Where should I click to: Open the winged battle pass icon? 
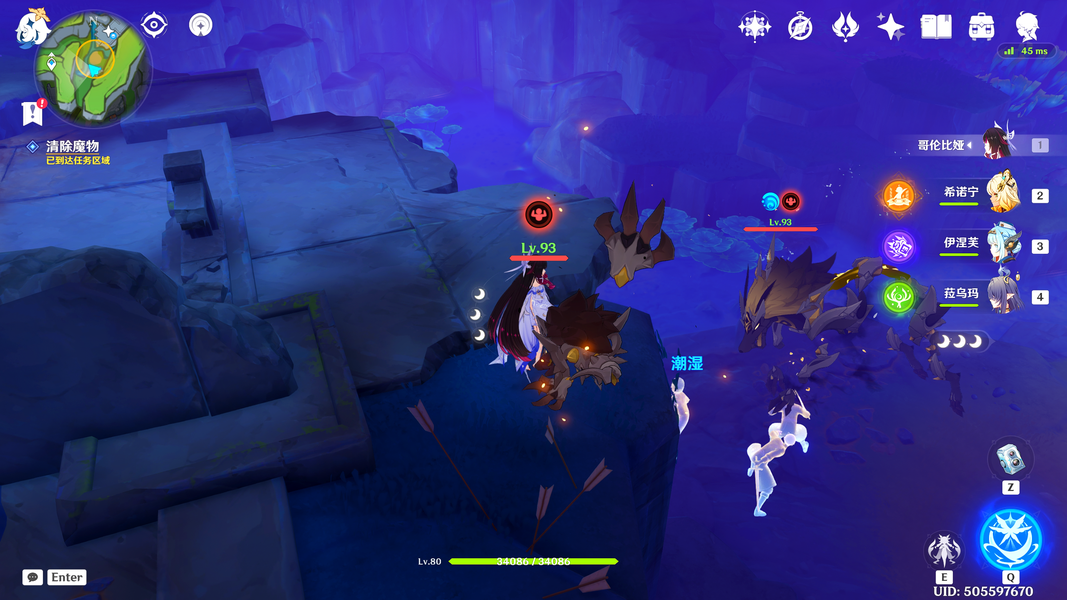[845, 27]
